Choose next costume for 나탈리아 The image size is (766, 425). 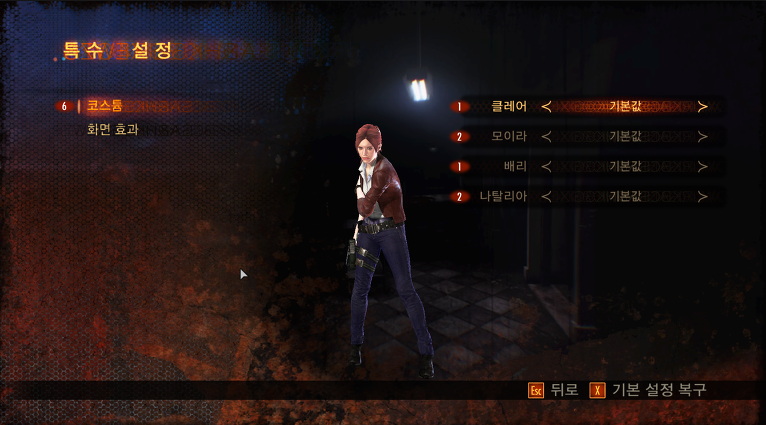(x=703, y=196)
